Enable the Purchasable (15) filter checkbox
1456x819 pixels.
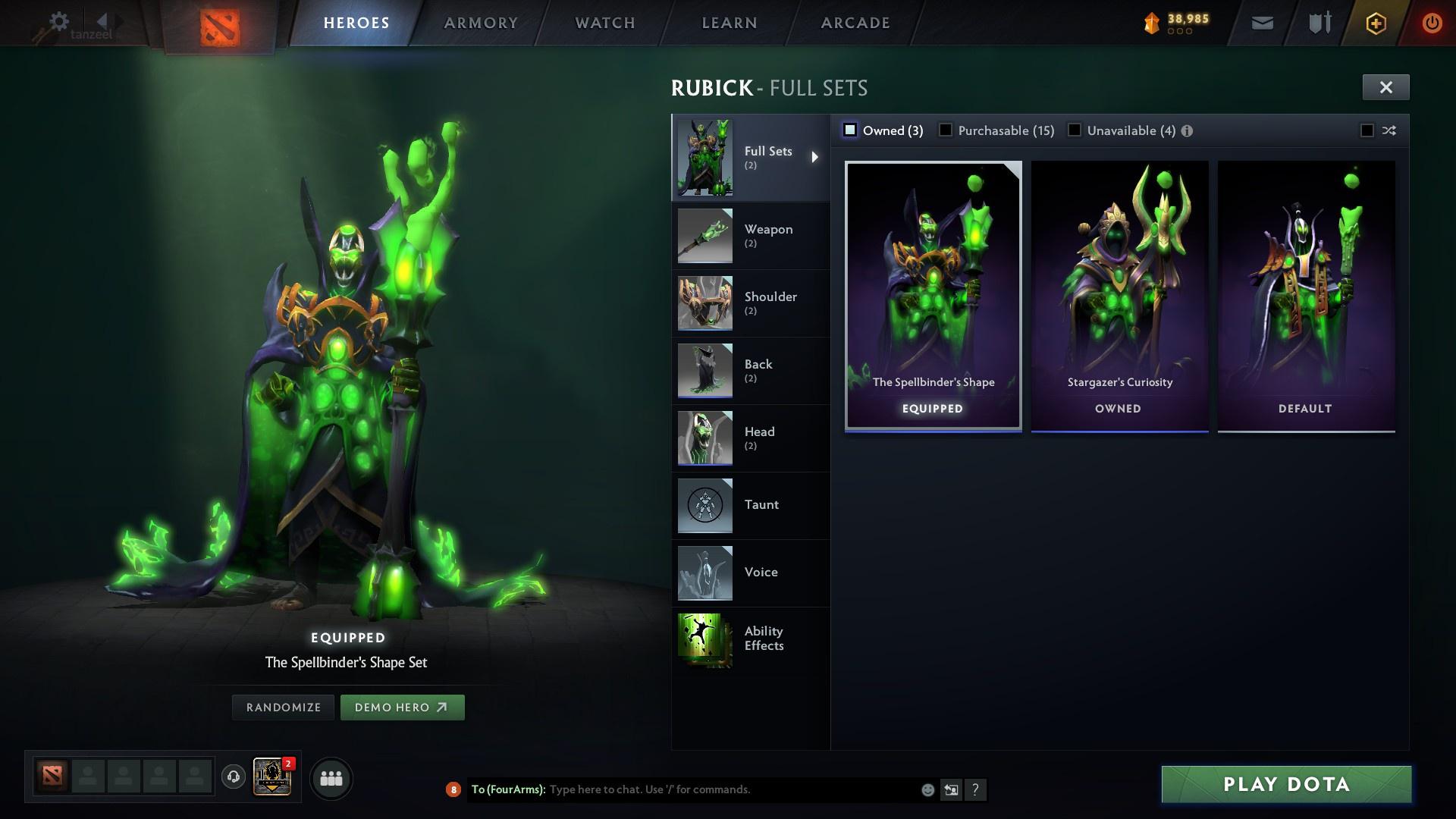[x=946, y=130]
